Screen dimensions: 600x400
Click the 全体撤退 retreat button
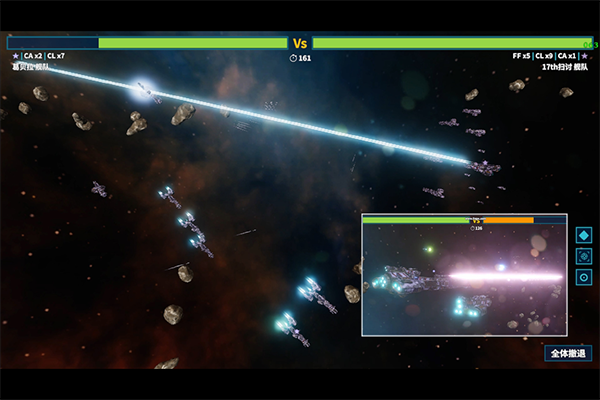pos(568,353)
